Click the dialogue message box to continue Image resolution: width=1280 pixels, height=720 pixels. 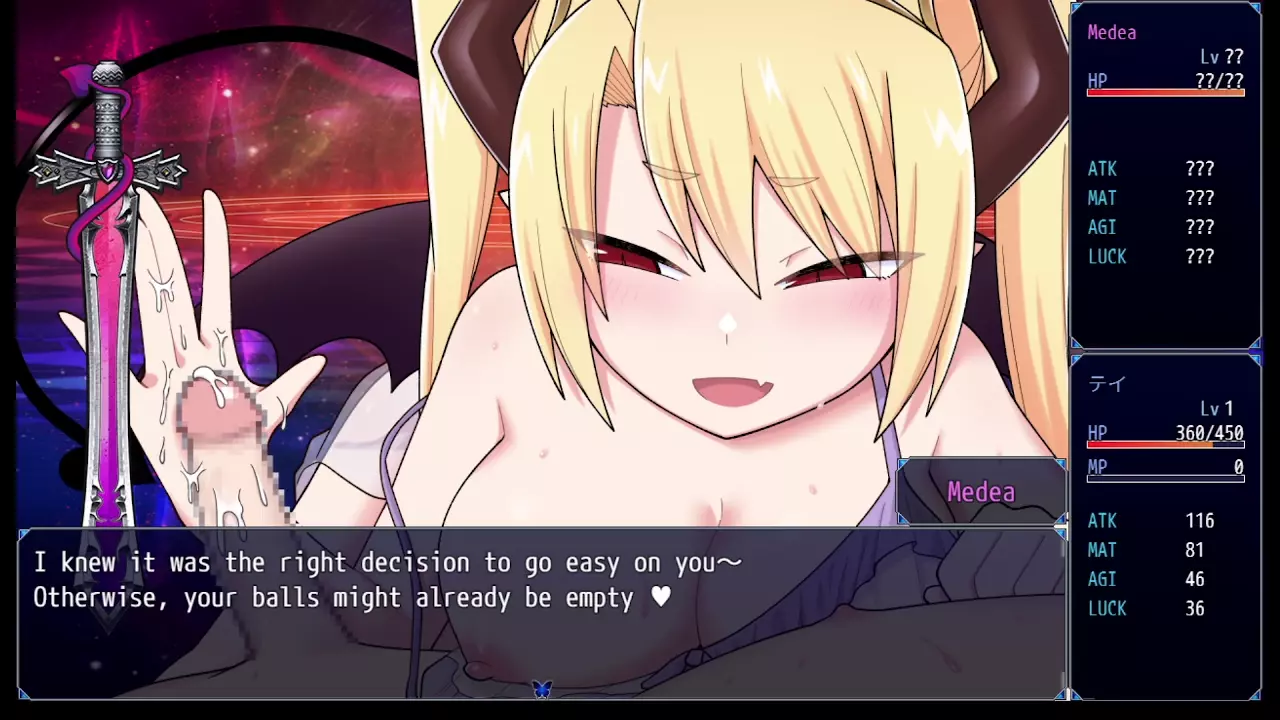click(540, 612)
